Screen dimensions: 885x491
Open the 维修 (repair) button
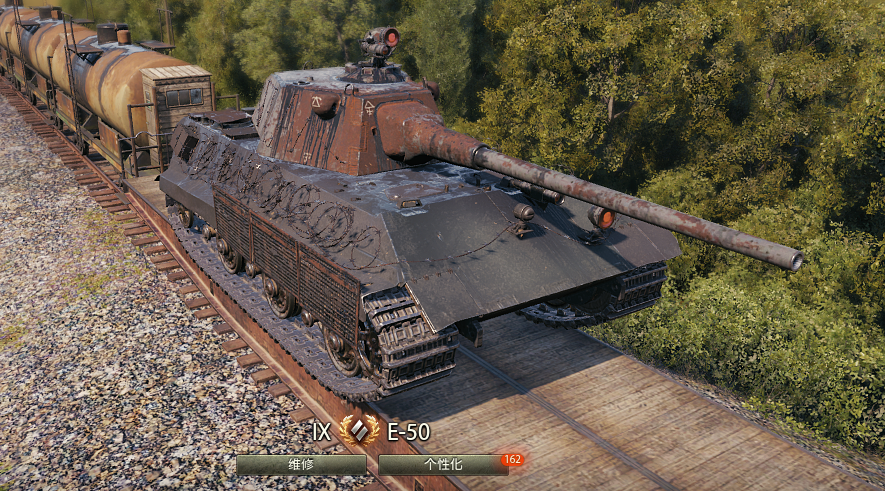click(x=301, y=464)
